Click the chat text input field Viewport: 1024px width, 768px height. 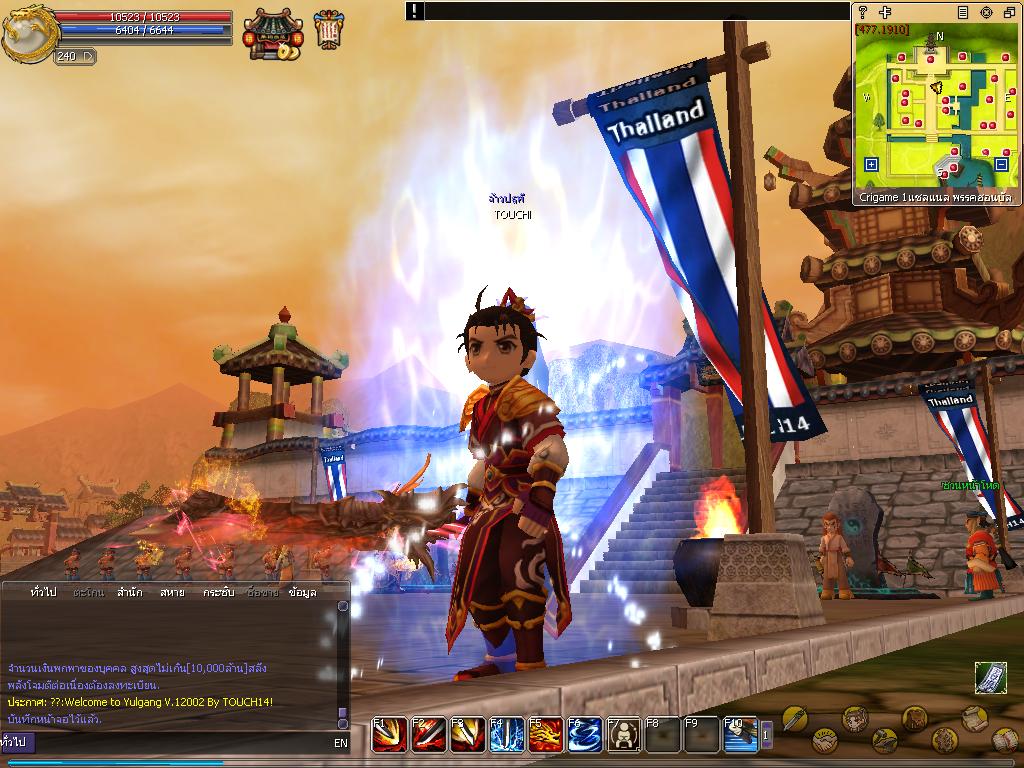(x=180, y=743)
